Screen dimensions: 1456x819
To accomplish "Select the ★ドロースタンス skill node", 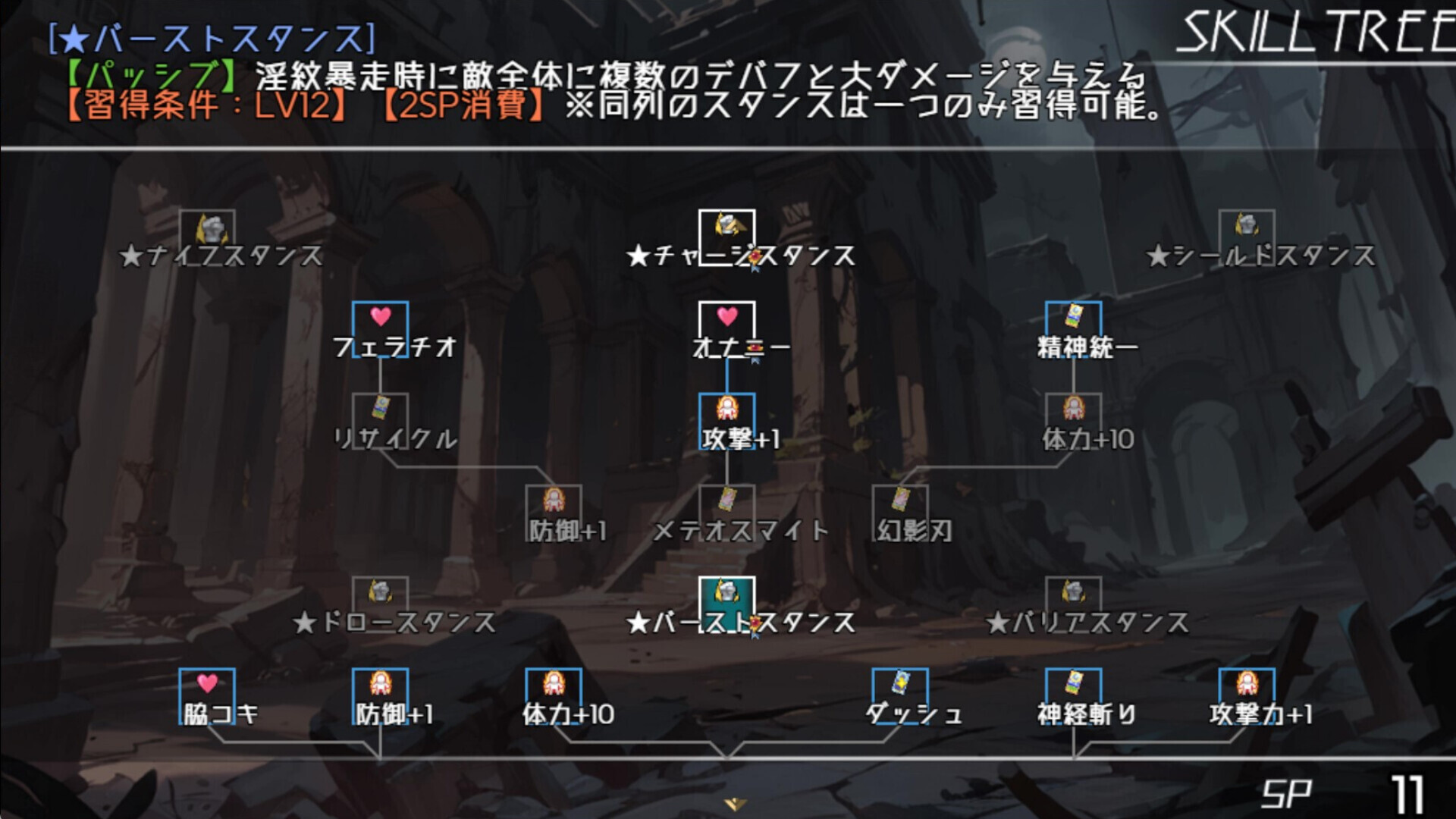I will tap(380, 596).
